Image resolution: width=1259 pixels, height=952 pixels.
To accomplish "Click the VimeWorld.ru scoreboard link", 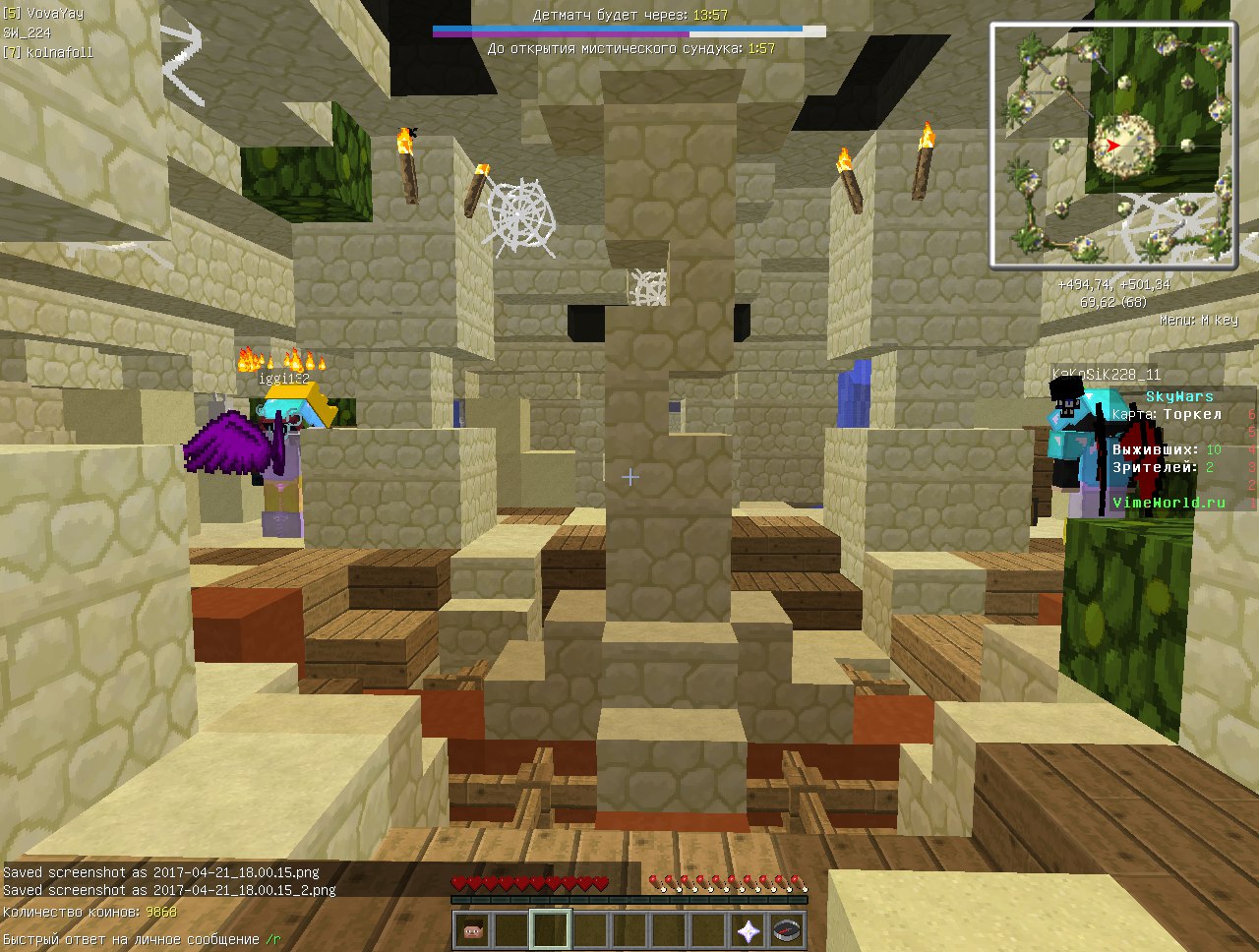I will [x=1169, y=503].
